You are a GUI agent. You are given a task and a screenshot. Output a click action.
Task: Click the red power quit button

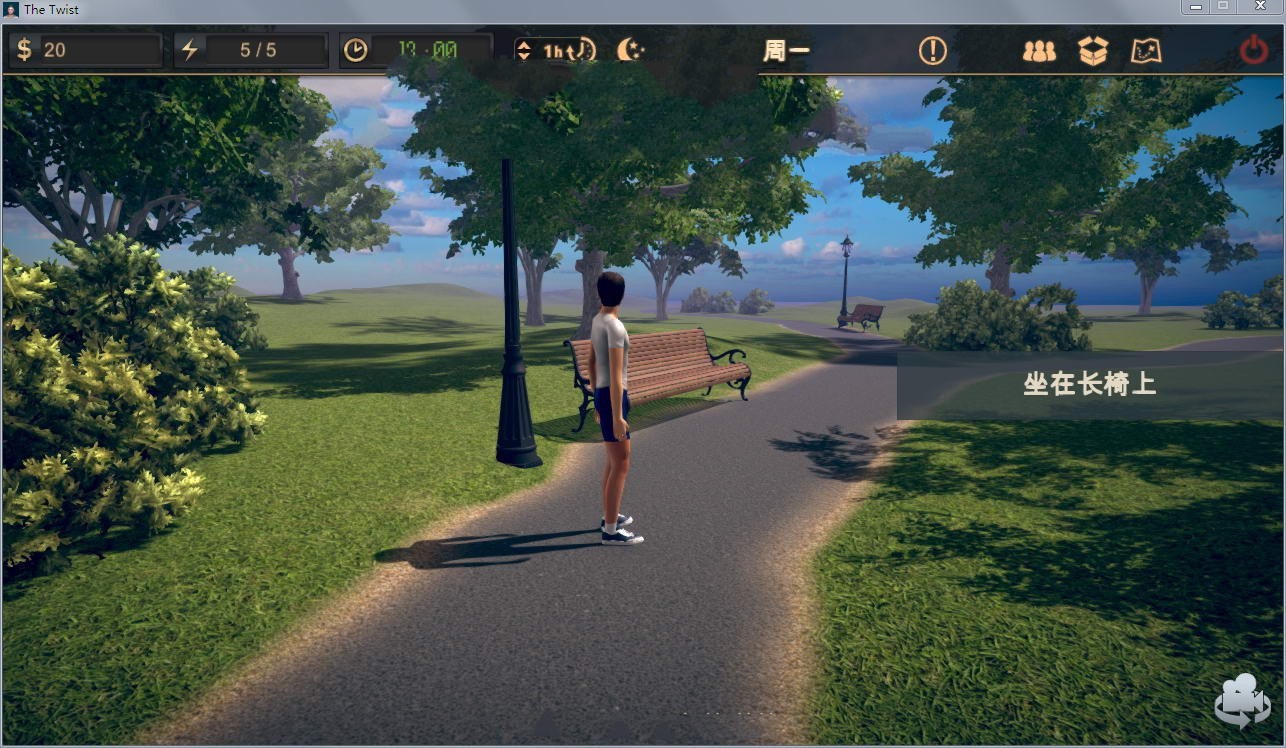click(x=1254, y=50)
